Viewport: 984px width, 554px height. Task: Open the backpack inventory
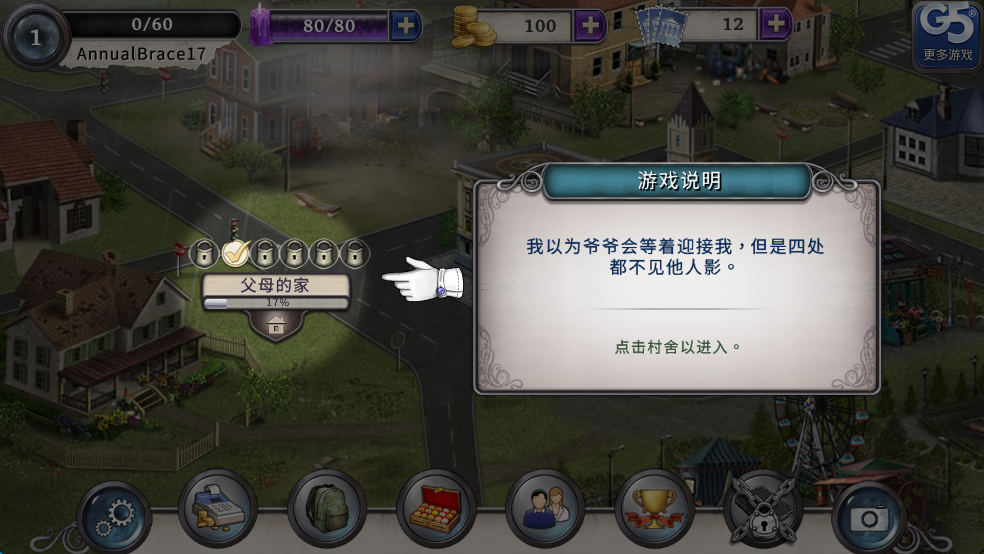coord(326,510)
